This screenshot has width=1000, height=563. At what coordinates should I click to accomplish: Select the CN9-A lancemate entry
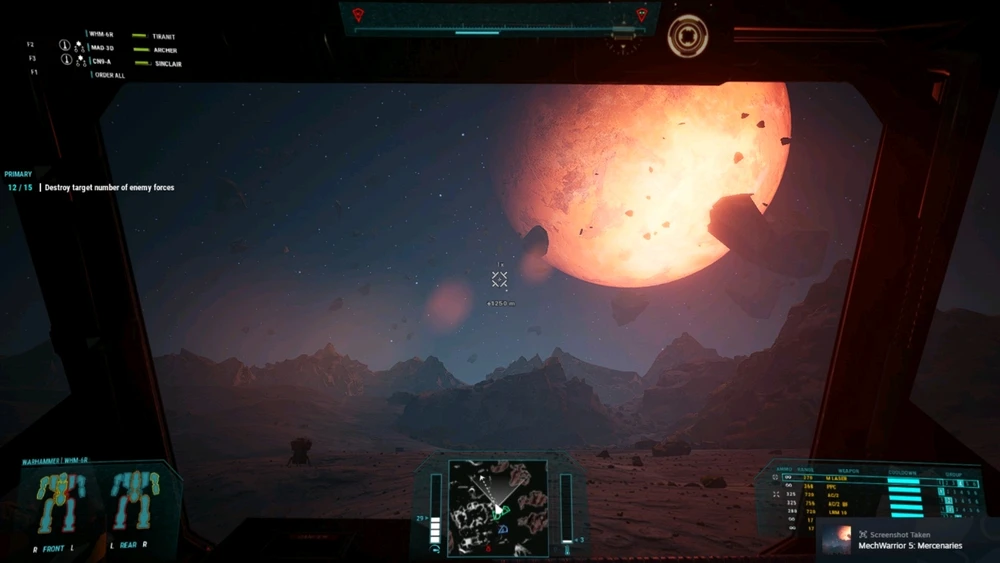[x=100, y=61]
